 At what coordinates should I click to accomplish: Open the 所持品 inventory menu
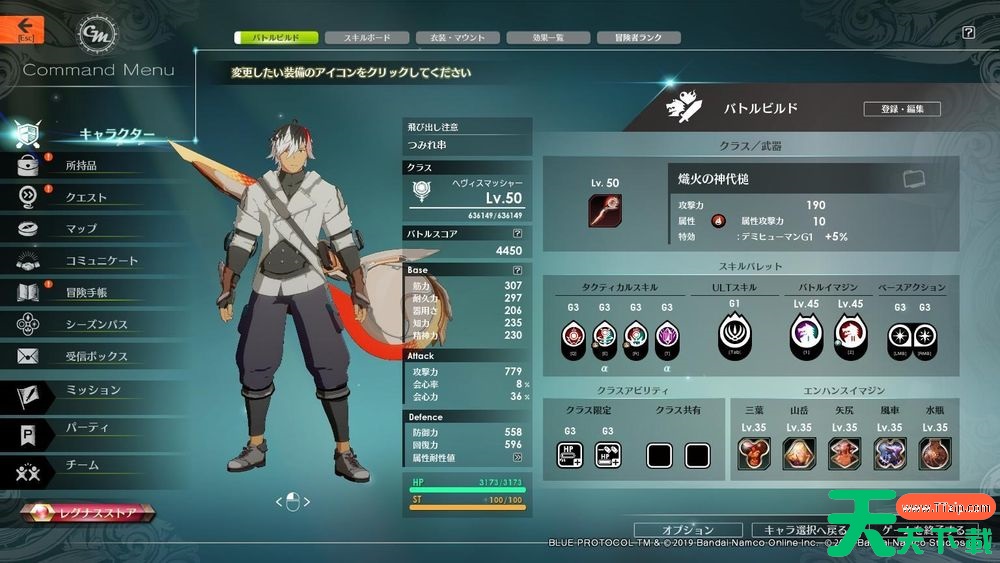pos(81,165)
